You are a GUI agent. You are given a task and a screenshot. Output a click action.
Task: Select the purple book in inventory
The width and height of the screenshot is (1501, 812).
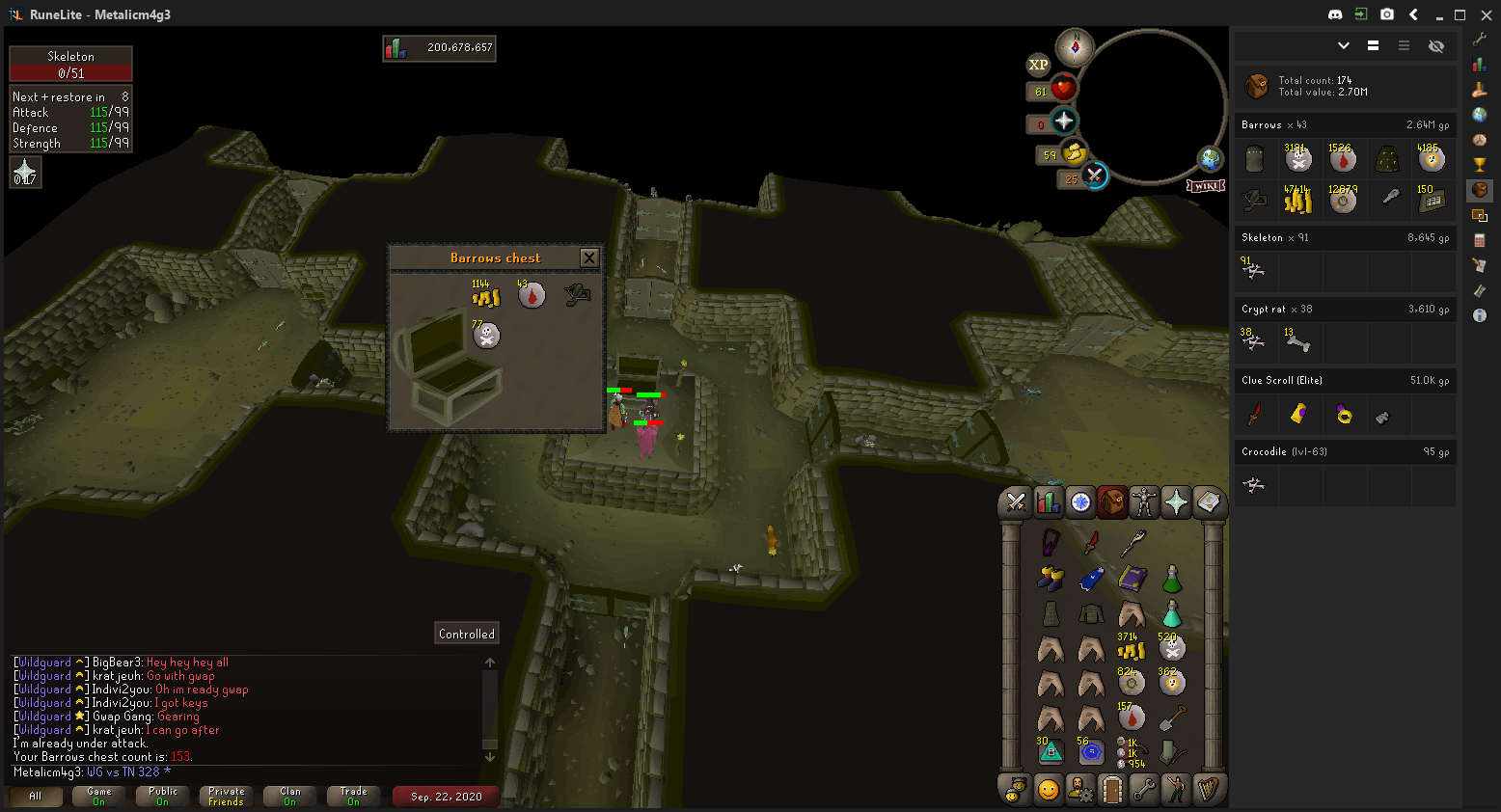tap(1132, 579)
